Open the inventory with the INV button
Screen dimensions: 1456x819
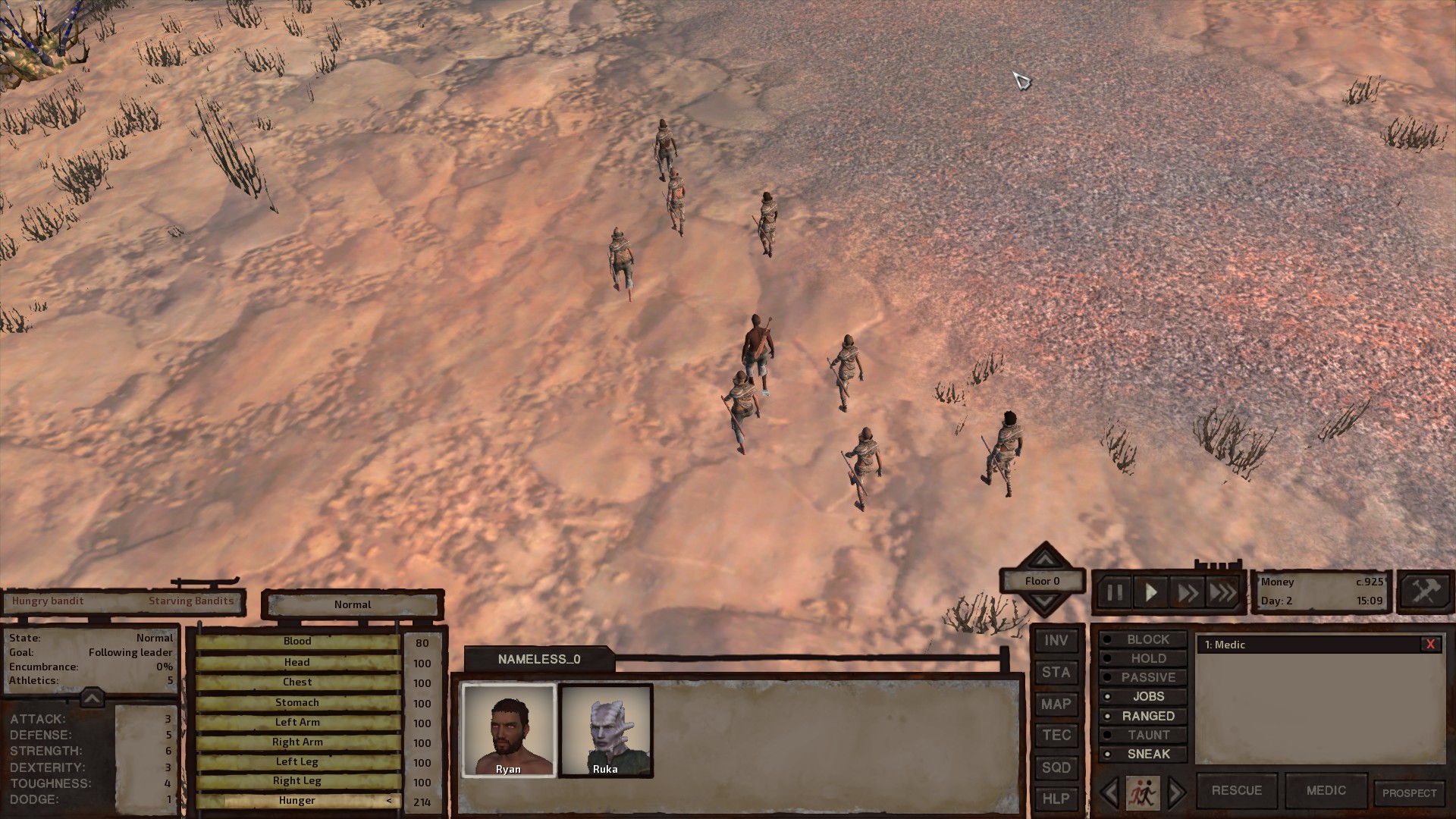[1056, 640]
